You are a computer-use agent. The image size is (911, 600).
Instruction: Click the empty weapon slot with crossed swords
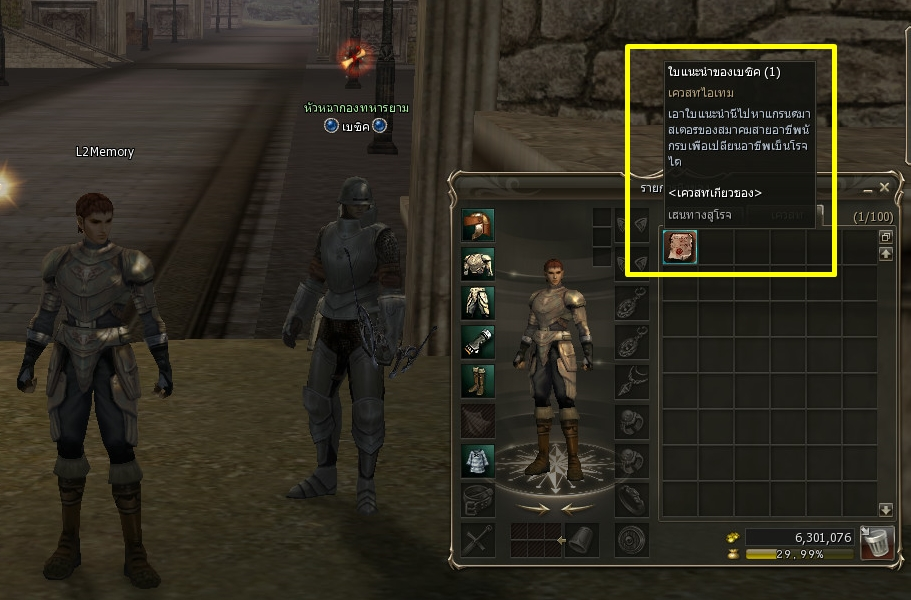click(478, 540)
